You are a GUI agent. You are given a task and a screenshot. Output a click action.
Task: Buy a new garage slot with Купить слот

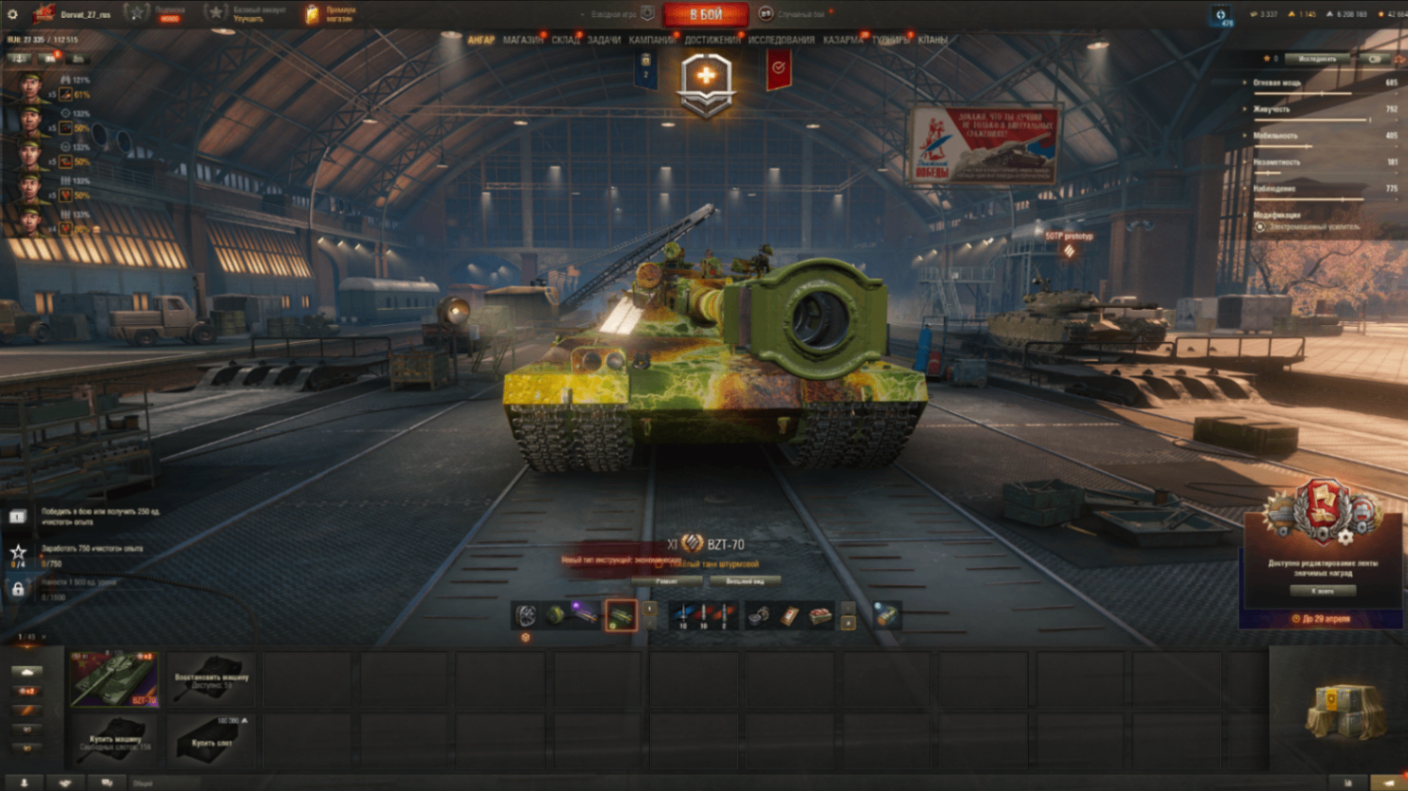pos(211,740)
